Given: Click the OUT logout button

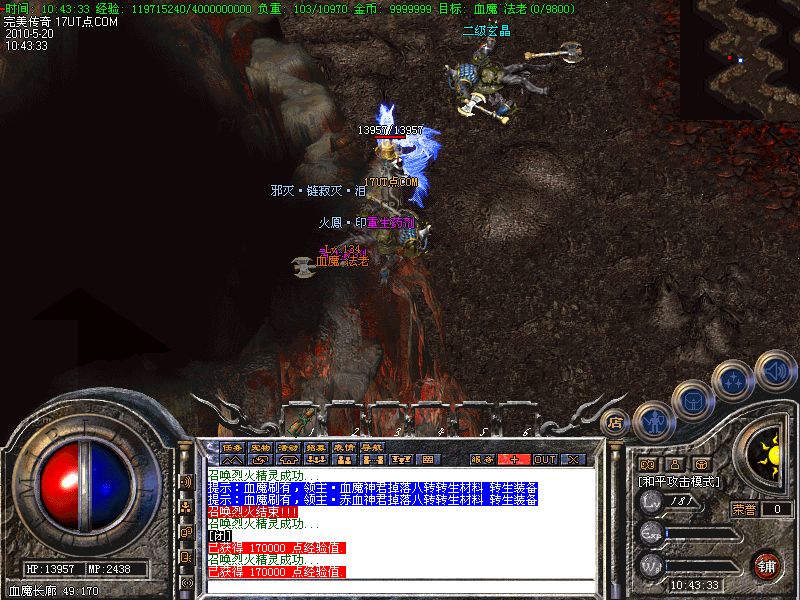Looking at the screenshot, I should (544, 460).
